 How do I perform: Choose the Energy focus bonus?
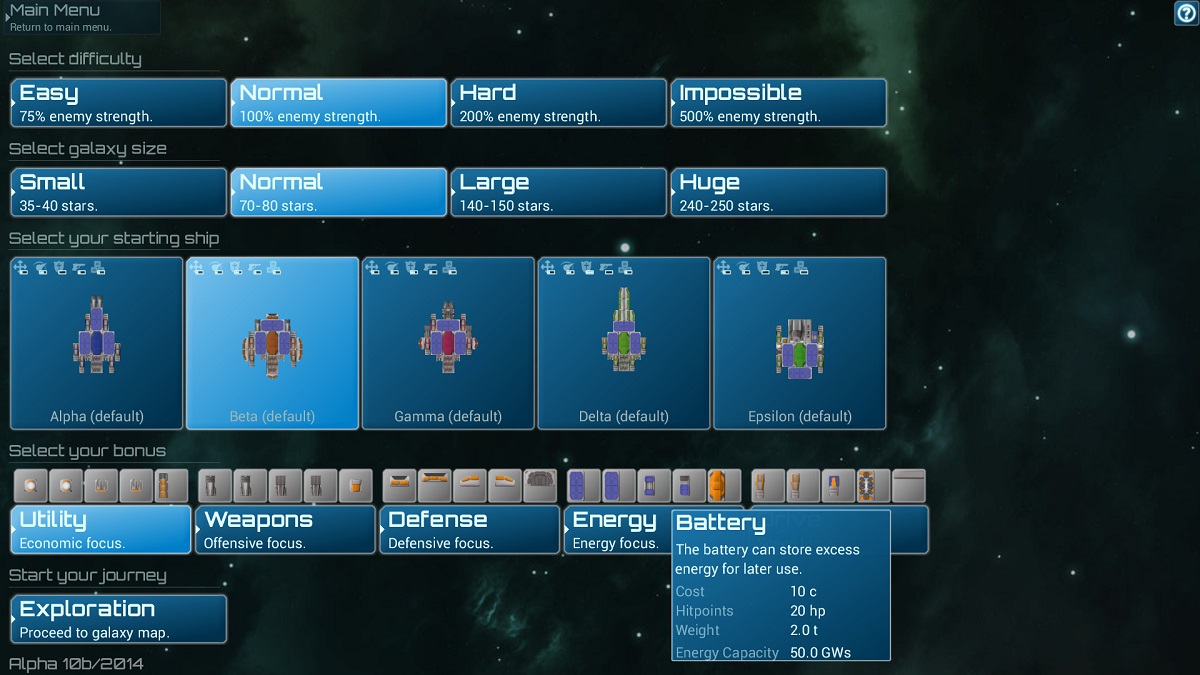[x=616, y=529]
